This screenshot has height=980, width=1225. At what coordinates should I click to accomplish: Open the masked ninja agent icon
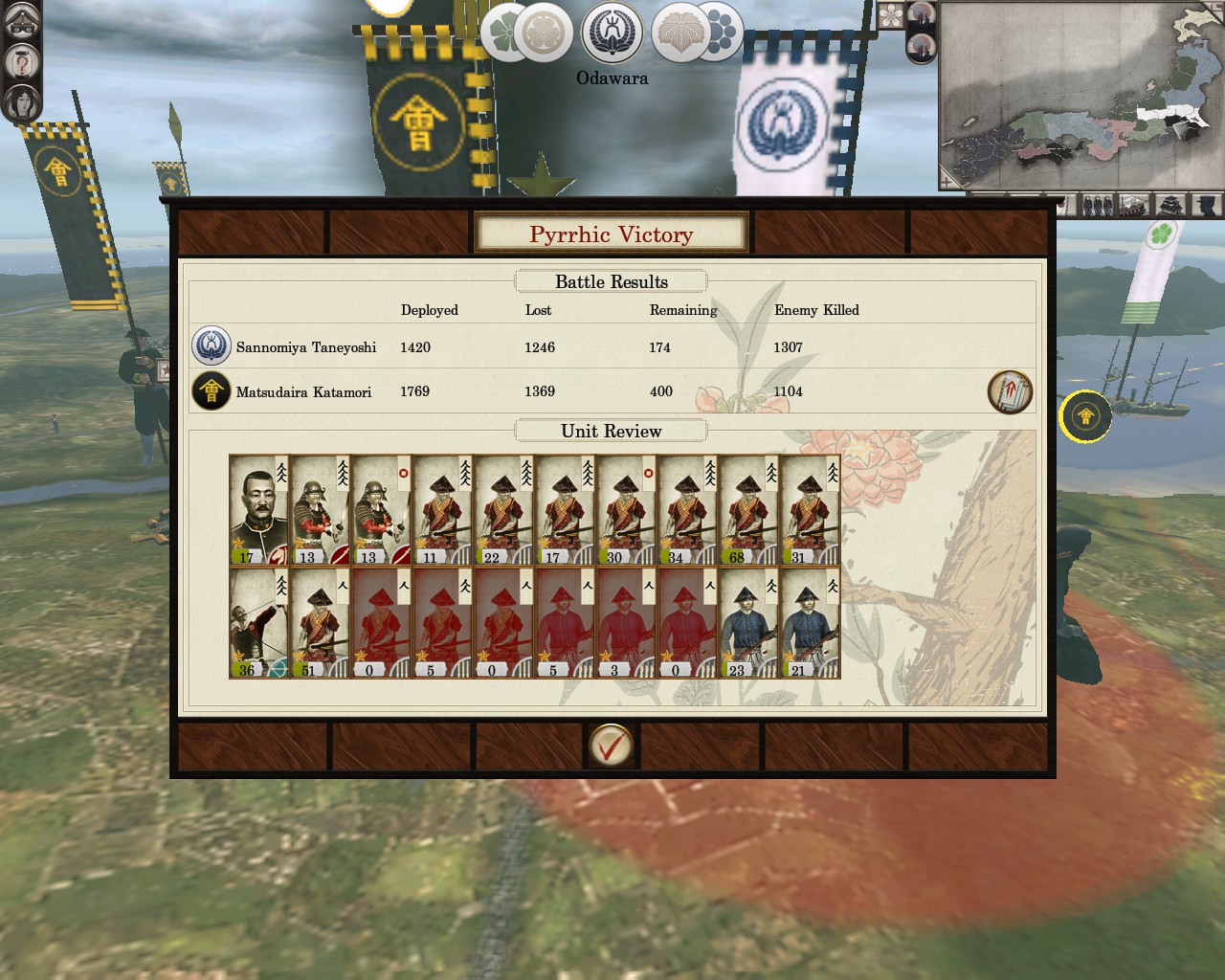pyautogui.click(x=22, y=21)
